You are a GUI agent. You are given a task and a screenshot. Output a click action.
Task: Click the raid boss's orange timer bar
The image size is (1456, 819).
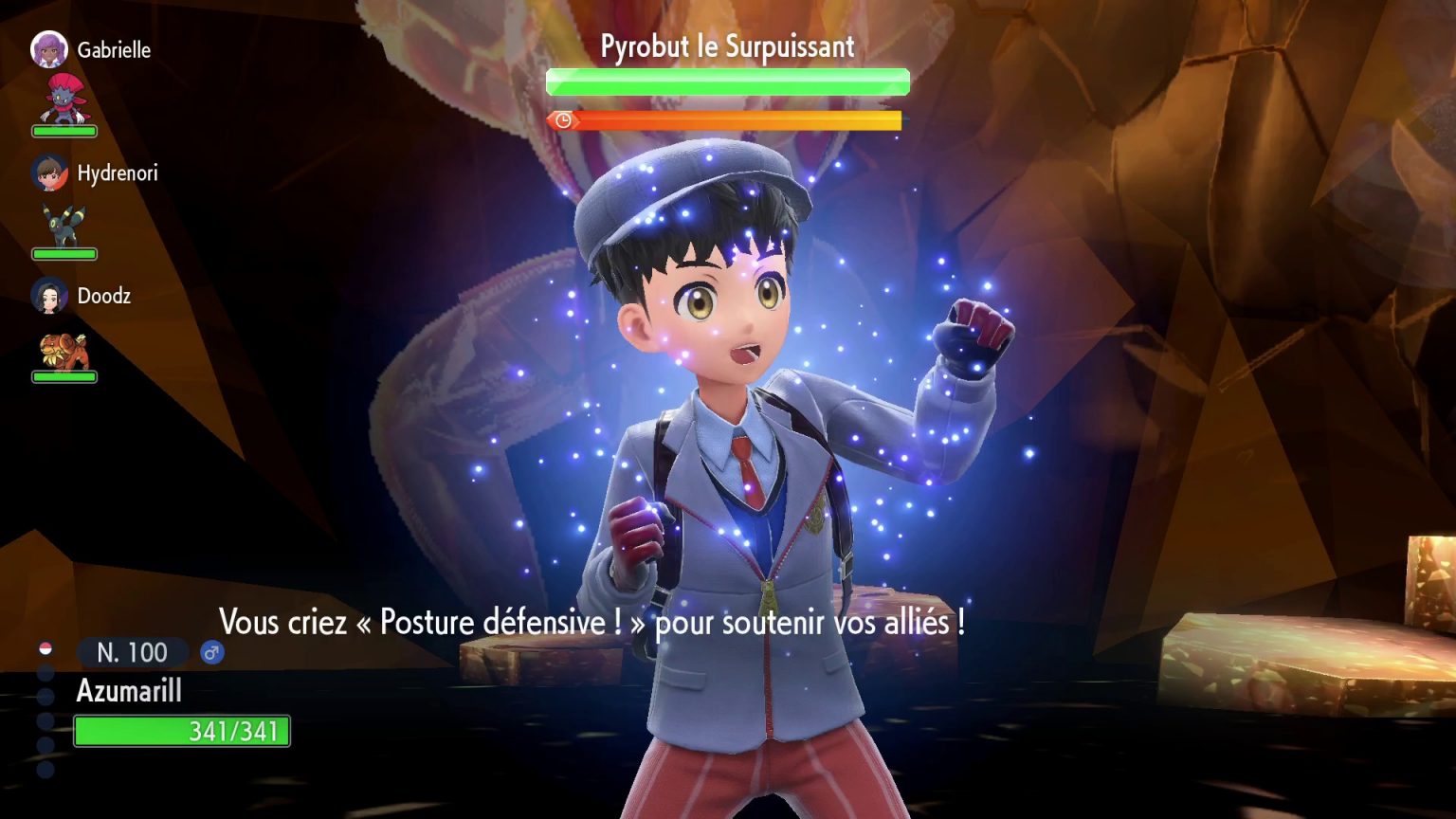pos(737,120)
